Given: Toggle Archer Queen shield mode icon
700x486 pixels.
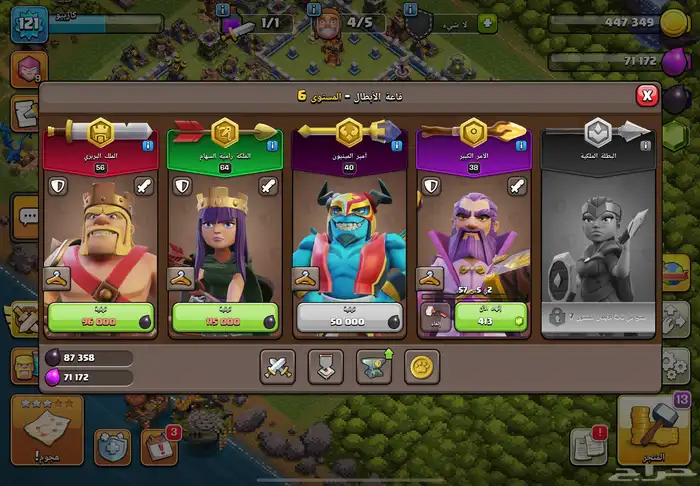Looking at the screenshot, I should click(182, 186).
